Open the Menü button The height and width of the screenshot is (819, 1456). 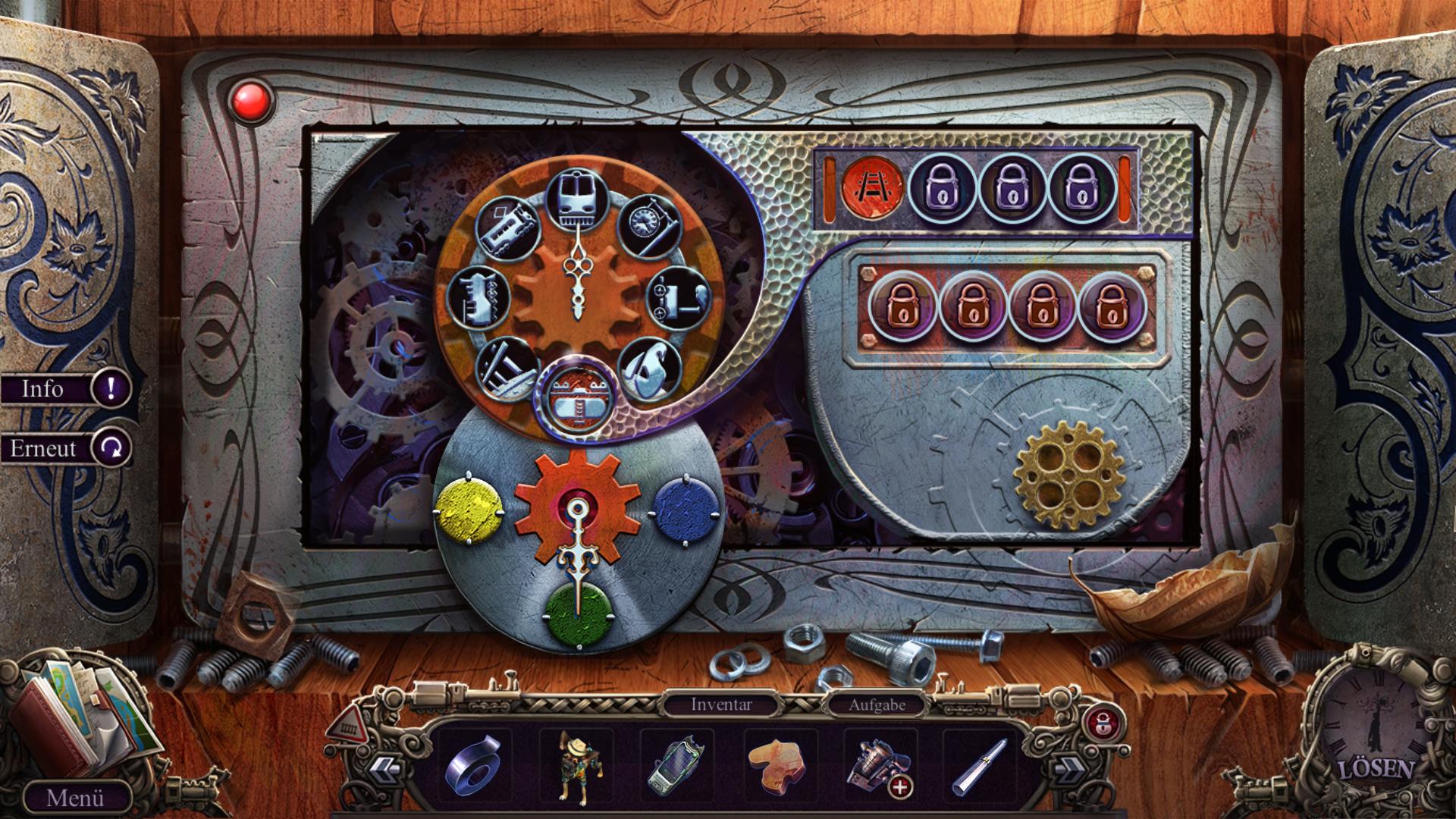[x=75, y=798]
